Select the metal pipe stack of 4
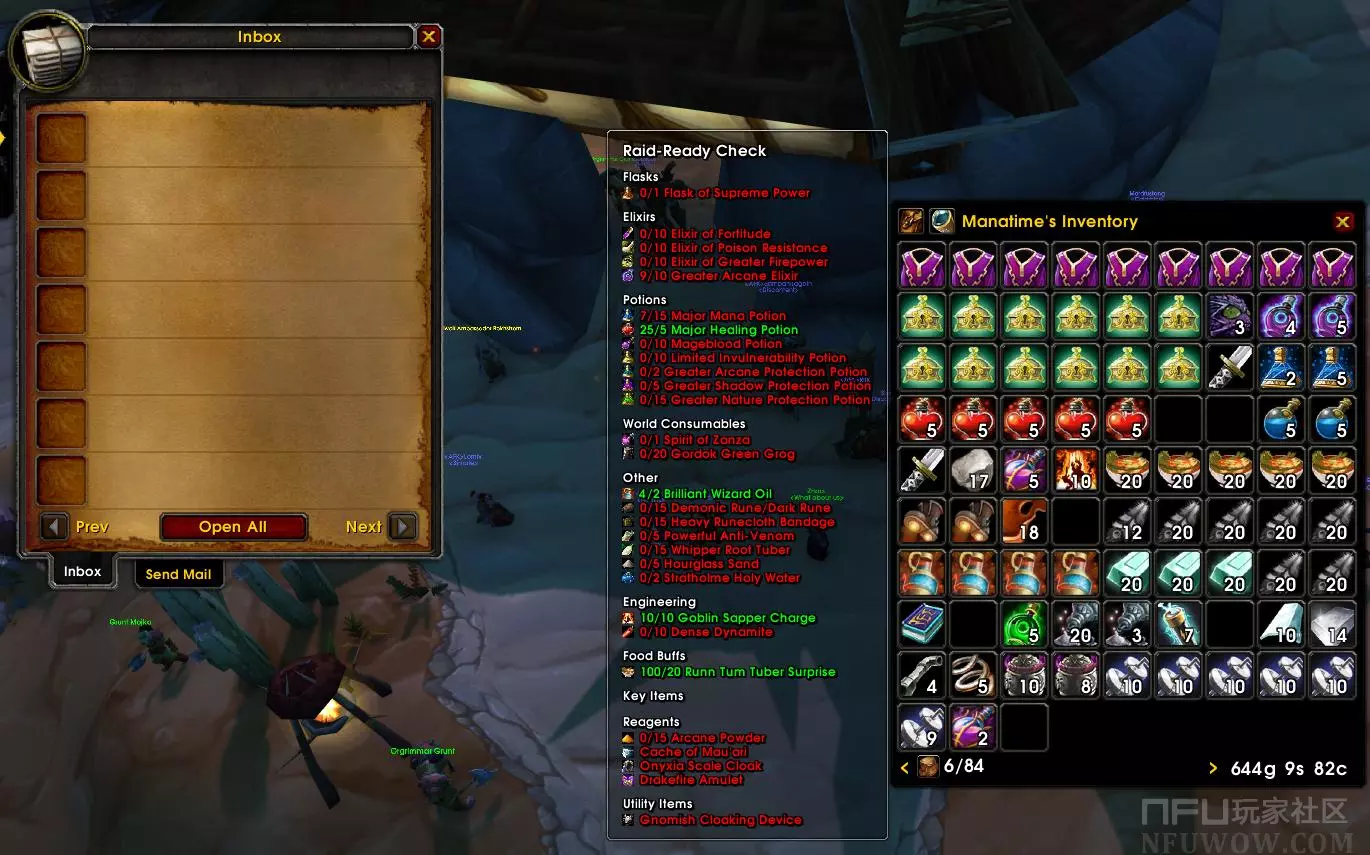Image resolution: width=1370 pixels, height=855 pixels. coord(921,675)
